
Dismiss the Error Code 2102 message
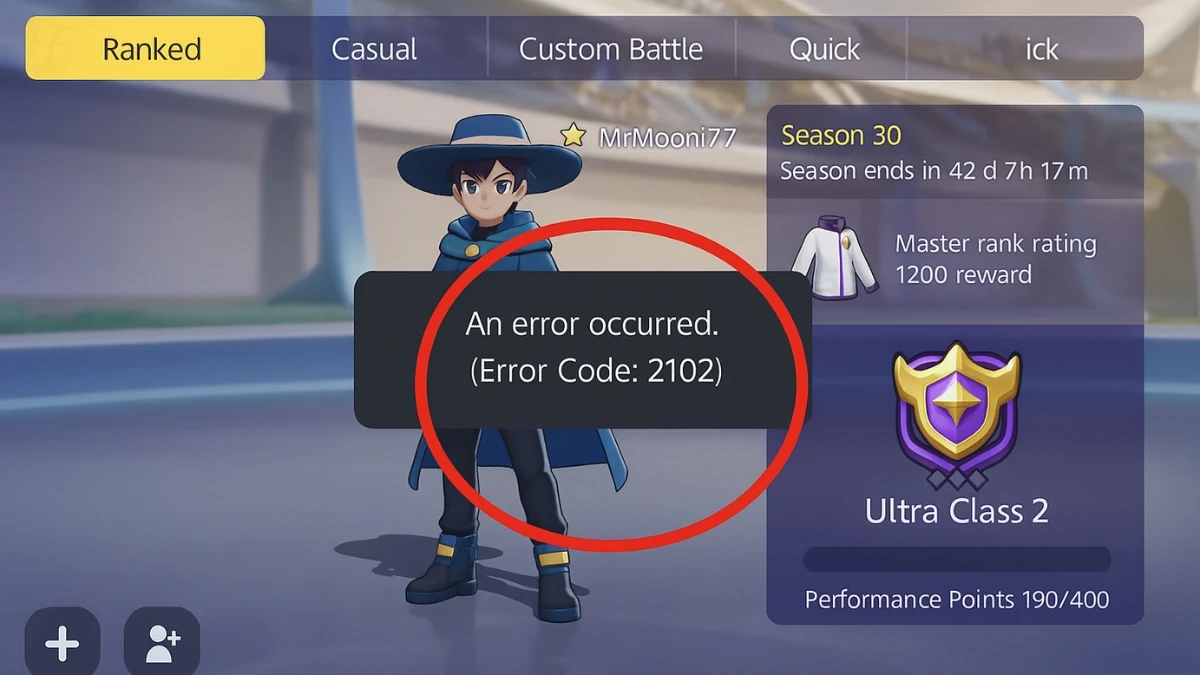583,349
